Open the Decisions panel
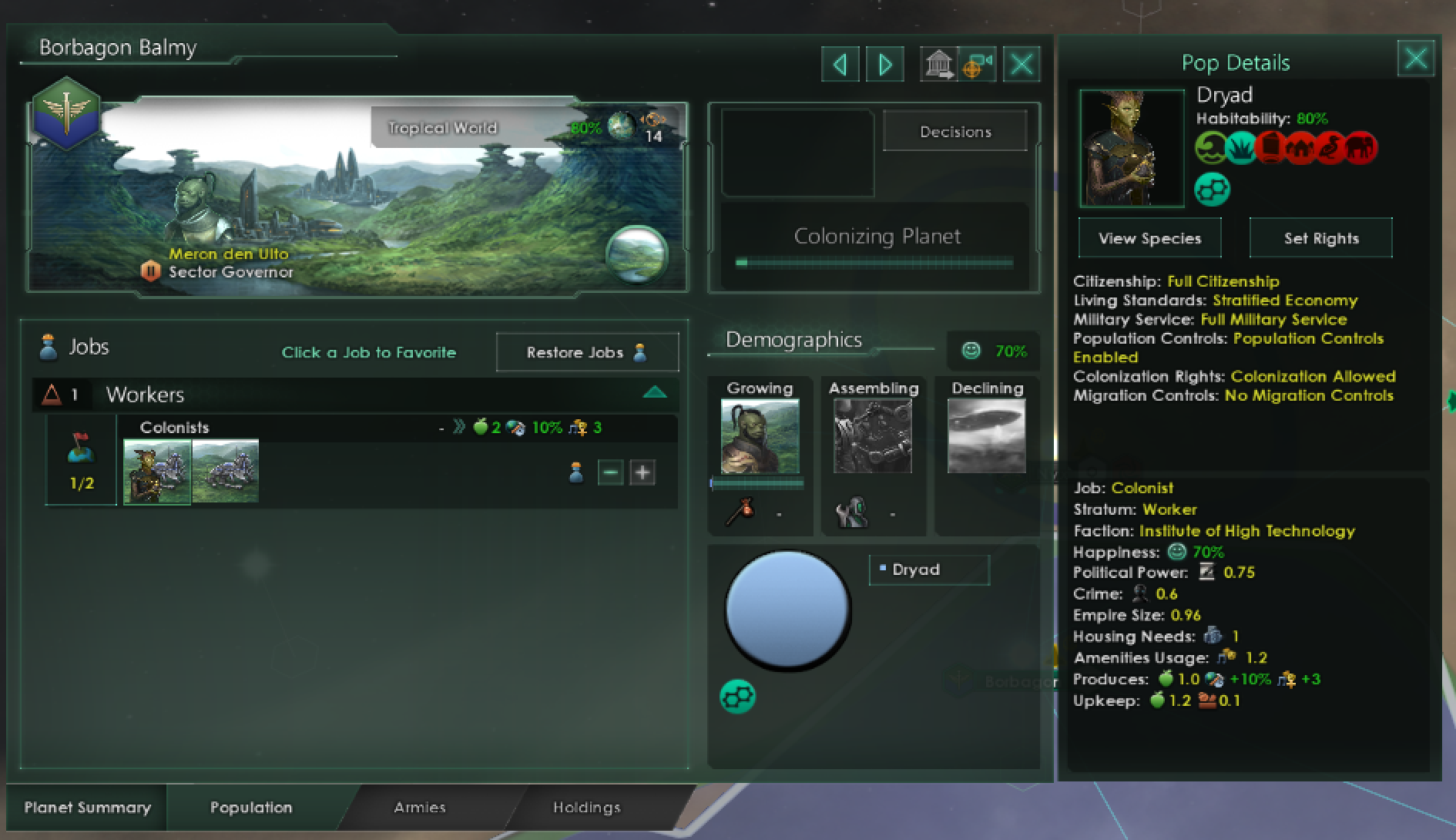Image resolution: width=1456 pixels, height=840 pixels. [x=955, y=131]
